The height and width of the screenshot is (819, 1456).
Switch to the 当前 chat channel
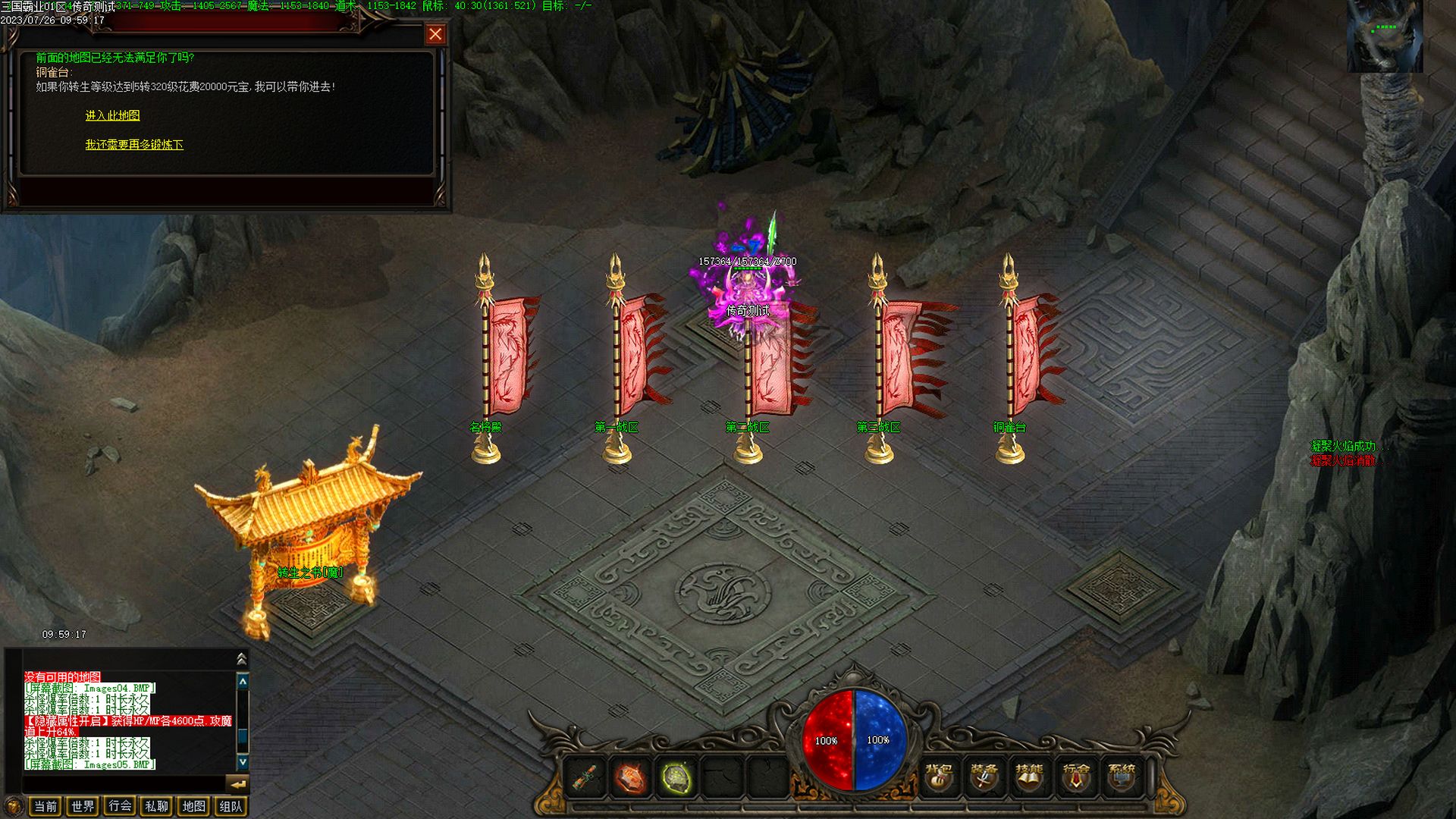tap(45, 806)
